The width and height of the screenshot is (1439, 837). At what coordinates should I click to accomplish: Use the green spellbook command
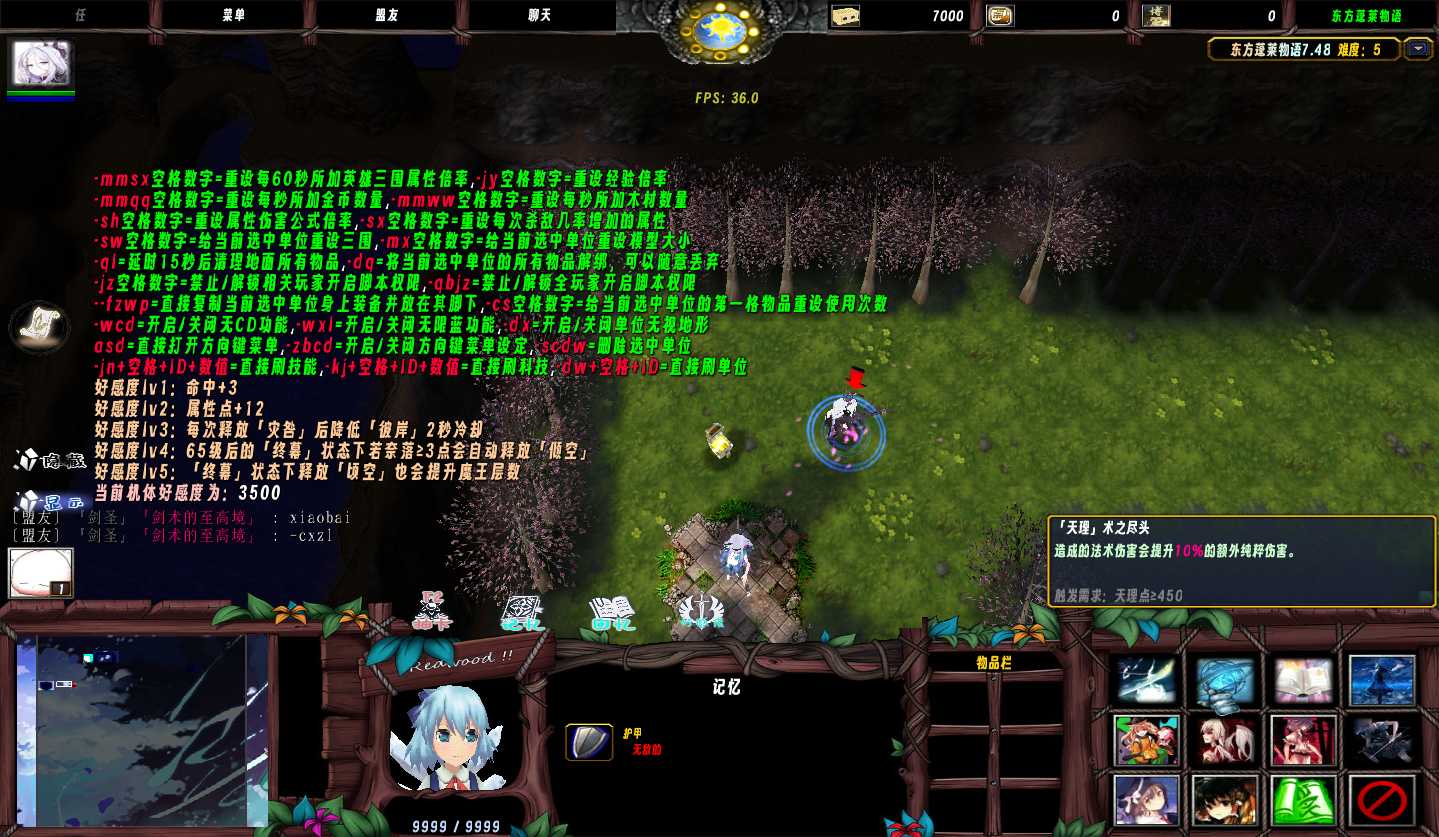click(1303, 799)
